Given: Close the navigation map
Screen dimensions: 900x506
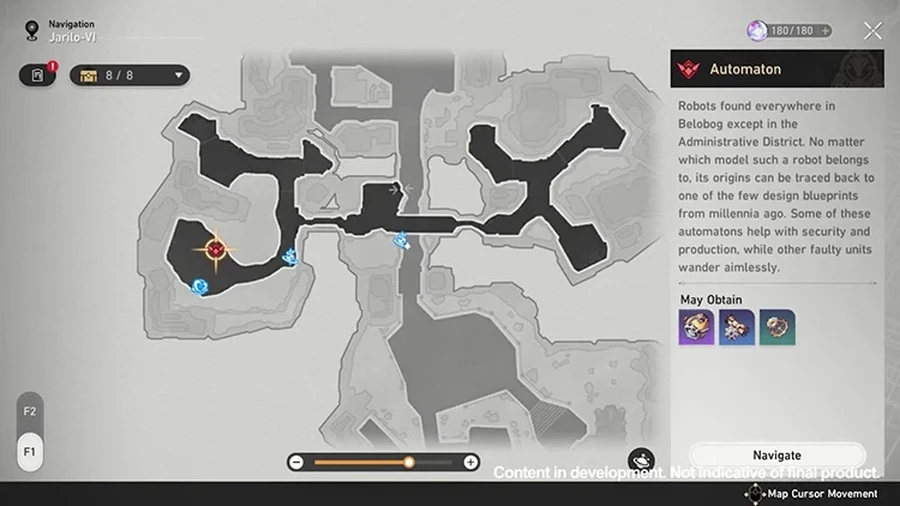Looking at the screenshot, I should tap(873, 31).
